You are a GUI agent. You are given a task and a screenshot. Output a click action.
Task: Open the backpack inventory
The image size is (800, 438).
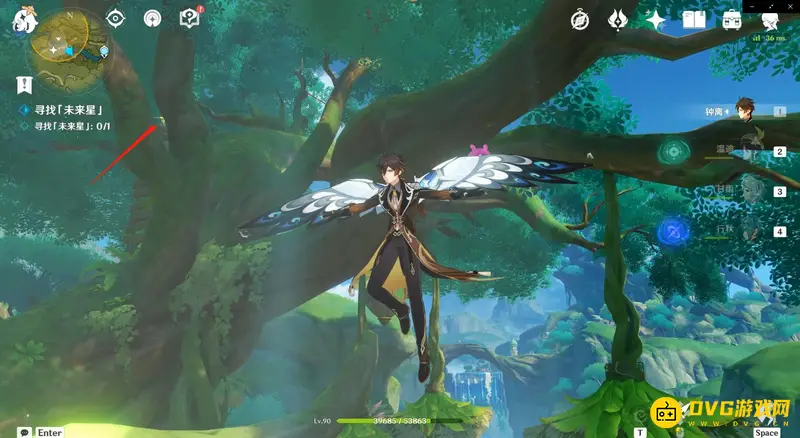pos(732,19)
